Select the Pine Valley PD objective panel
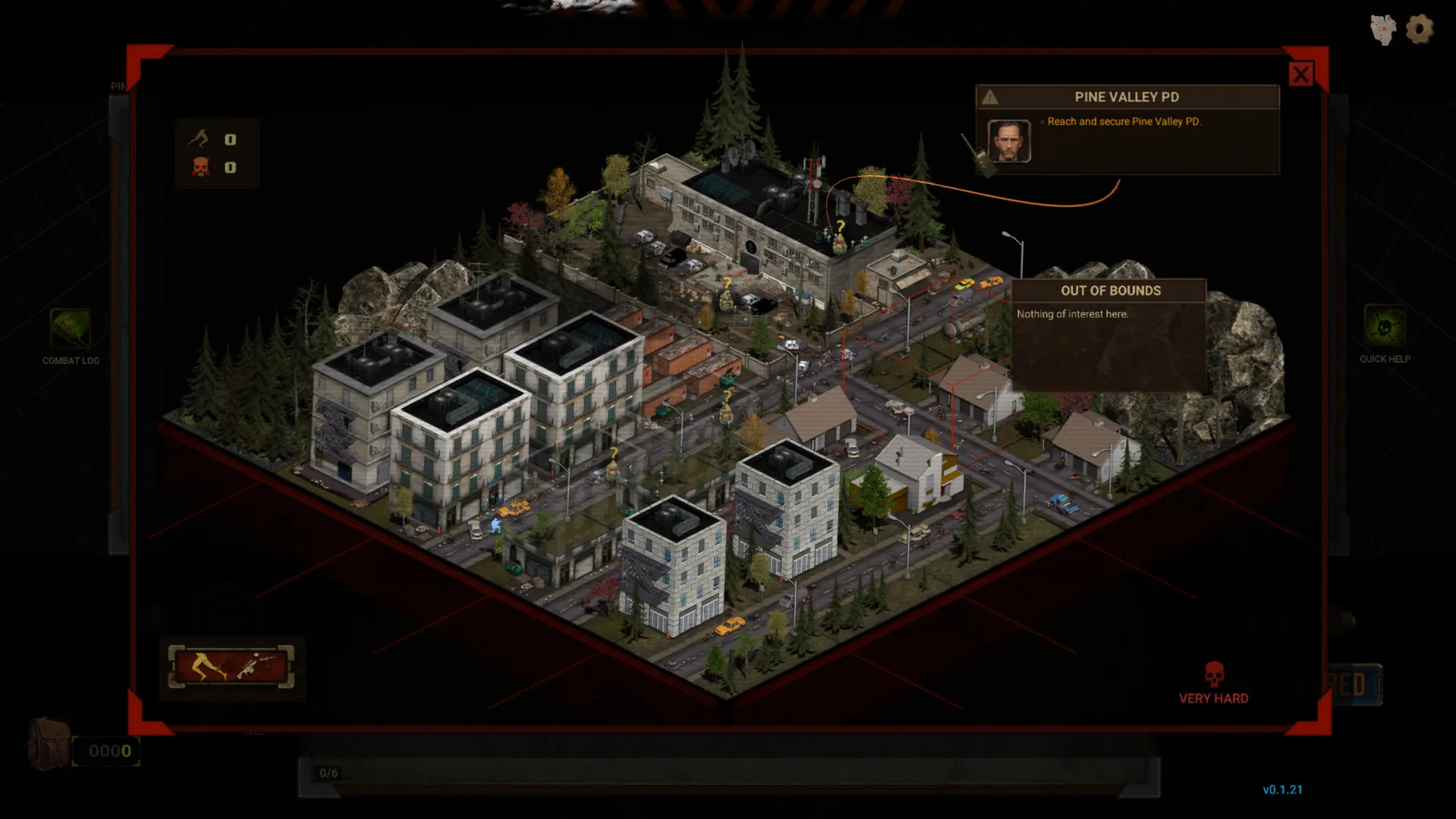This screenshot has width=1456, height=819. pos(1127,130)
